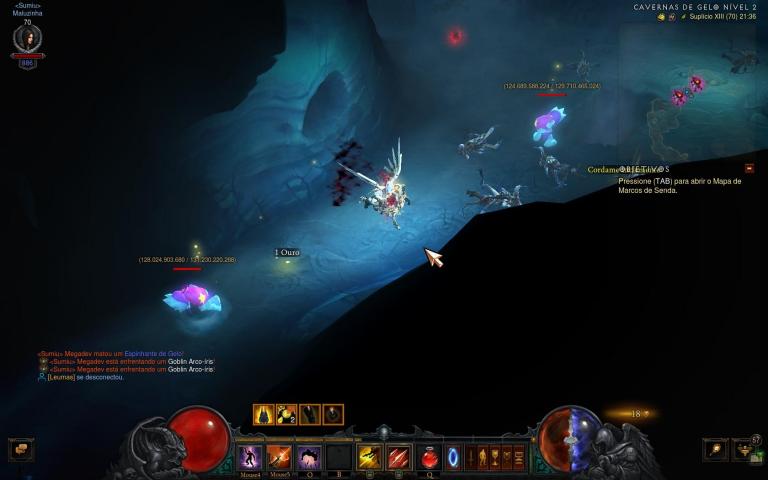
Task: Open the chat button beside the log
Action: 20,450
